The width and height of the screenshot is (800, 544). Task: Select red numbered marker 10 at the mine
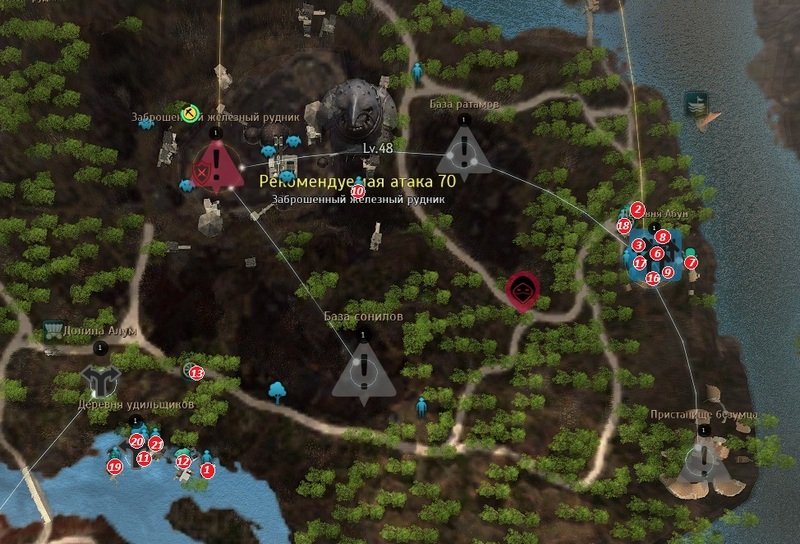point(357,190)
